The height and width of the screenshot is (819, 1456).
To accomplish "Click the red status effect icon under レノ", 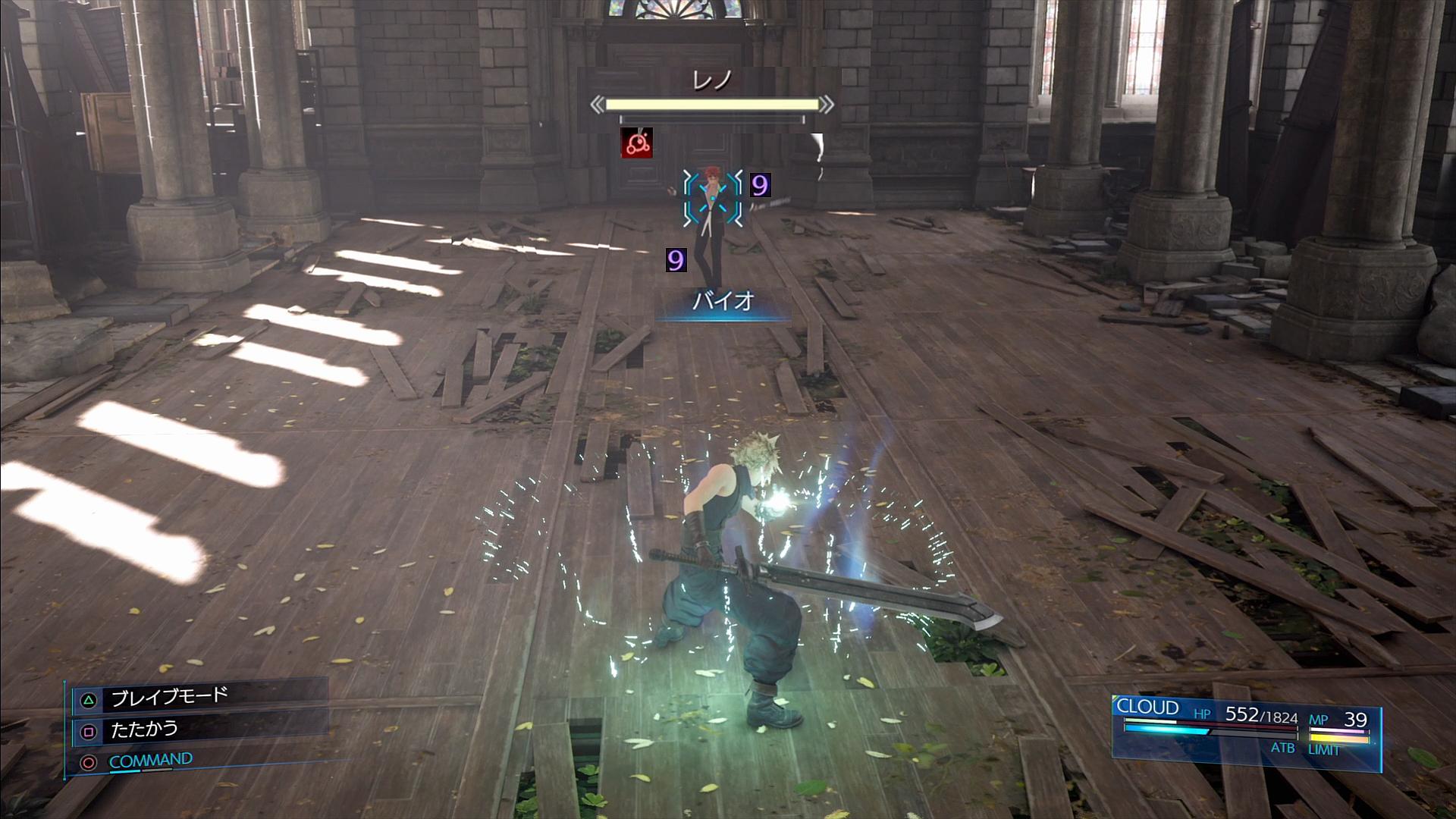I will click(636, 143).
